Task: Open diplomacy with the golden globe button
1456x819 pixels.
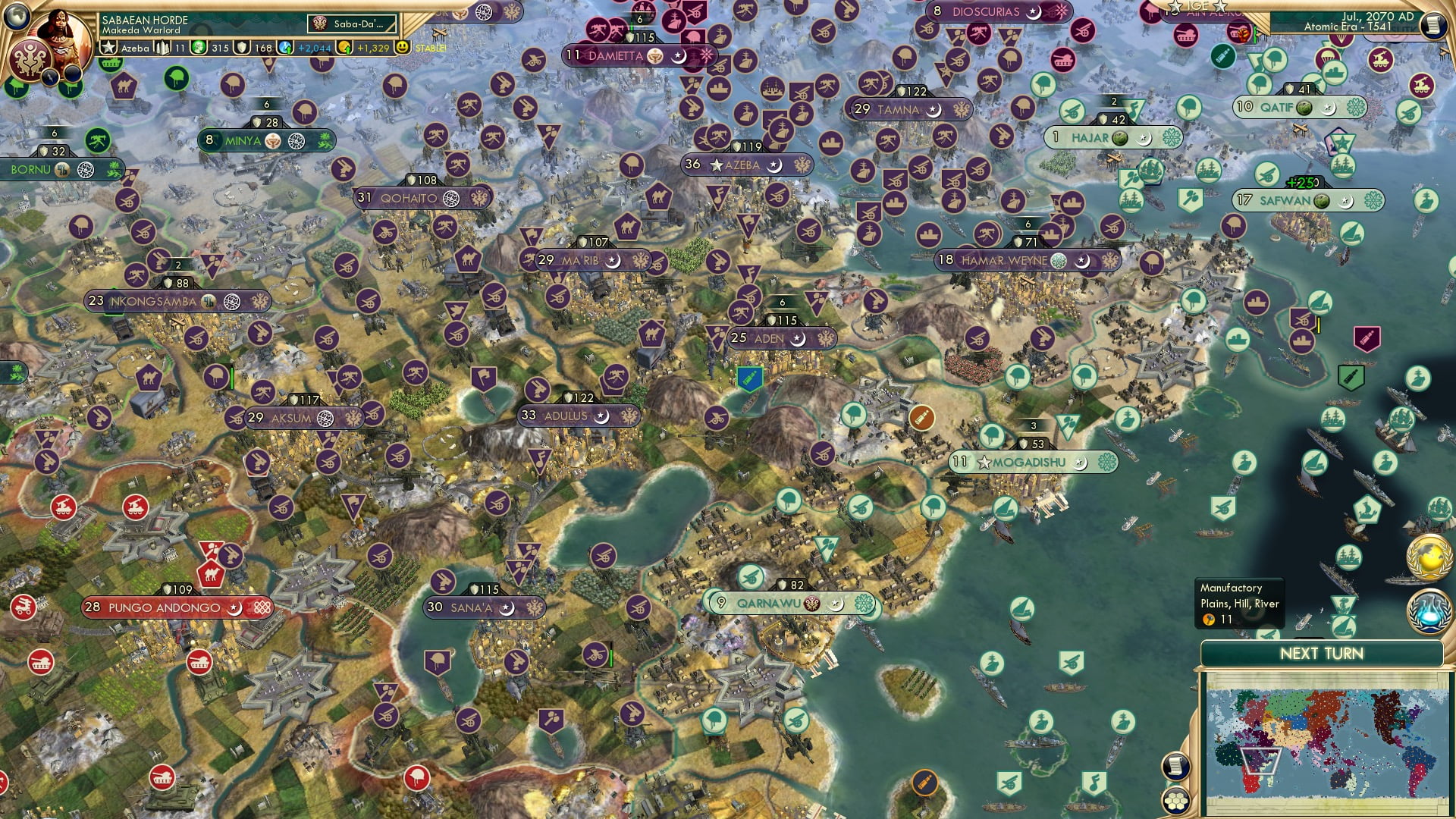Action: (1428, 556)
